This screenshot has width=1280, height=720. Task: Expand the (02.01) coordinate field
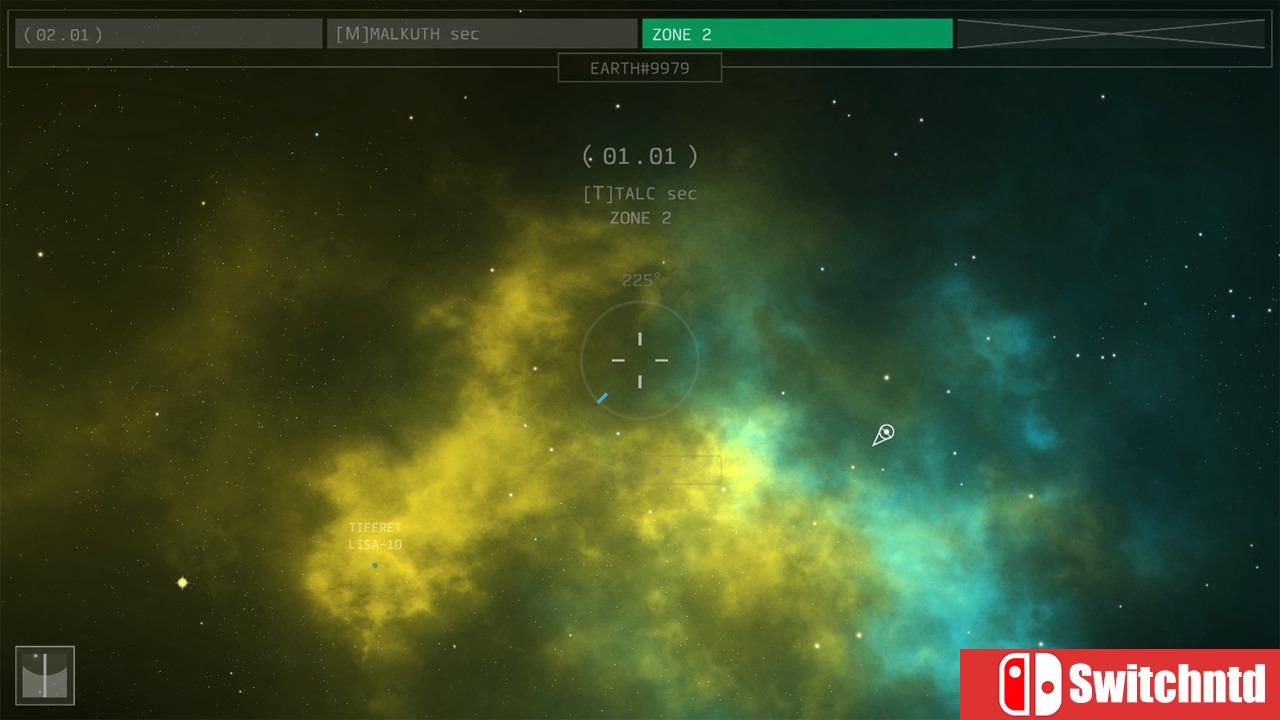(x=168, y=33)
